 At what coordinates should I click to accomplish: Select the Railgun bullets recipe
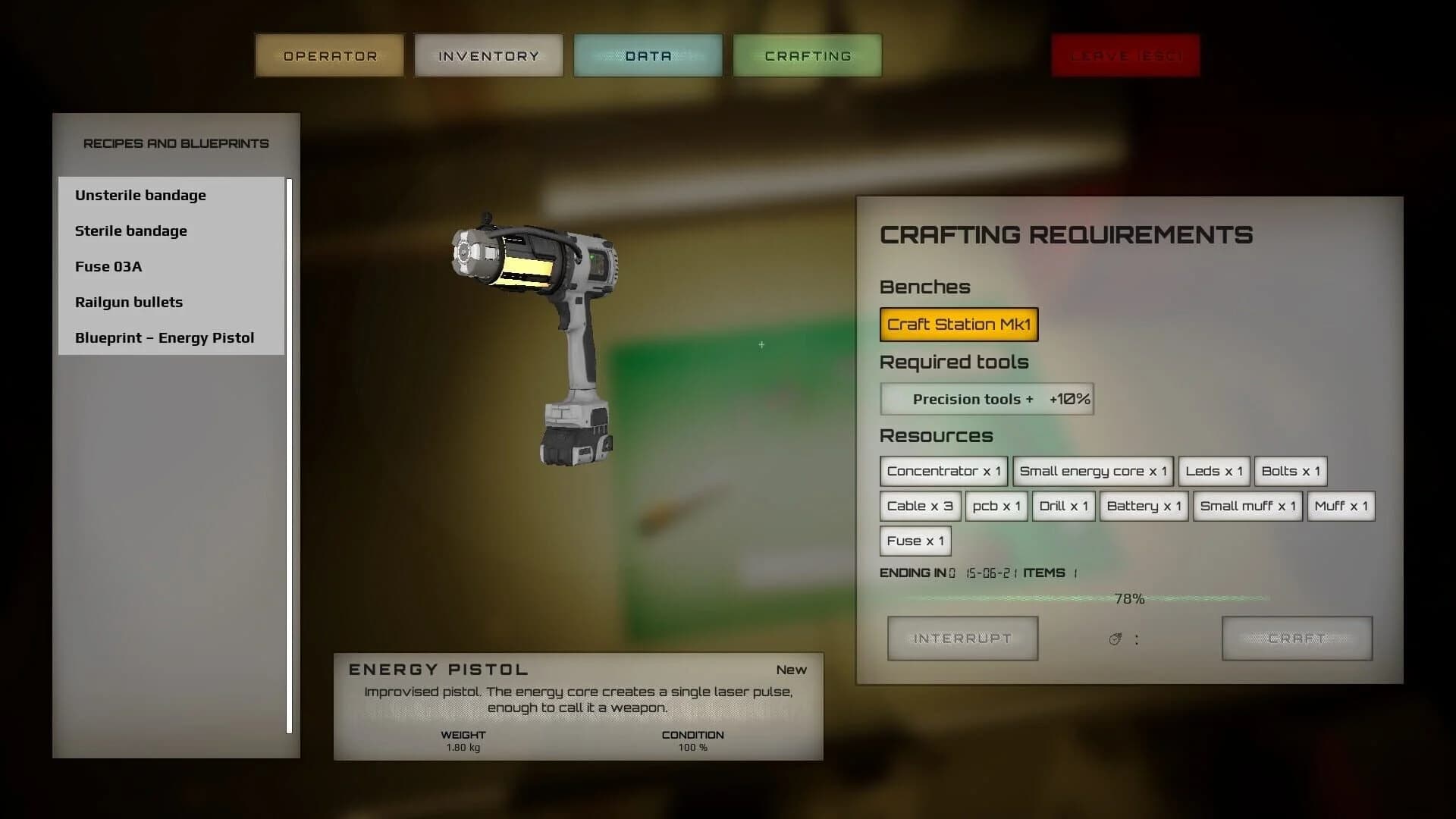128,302
